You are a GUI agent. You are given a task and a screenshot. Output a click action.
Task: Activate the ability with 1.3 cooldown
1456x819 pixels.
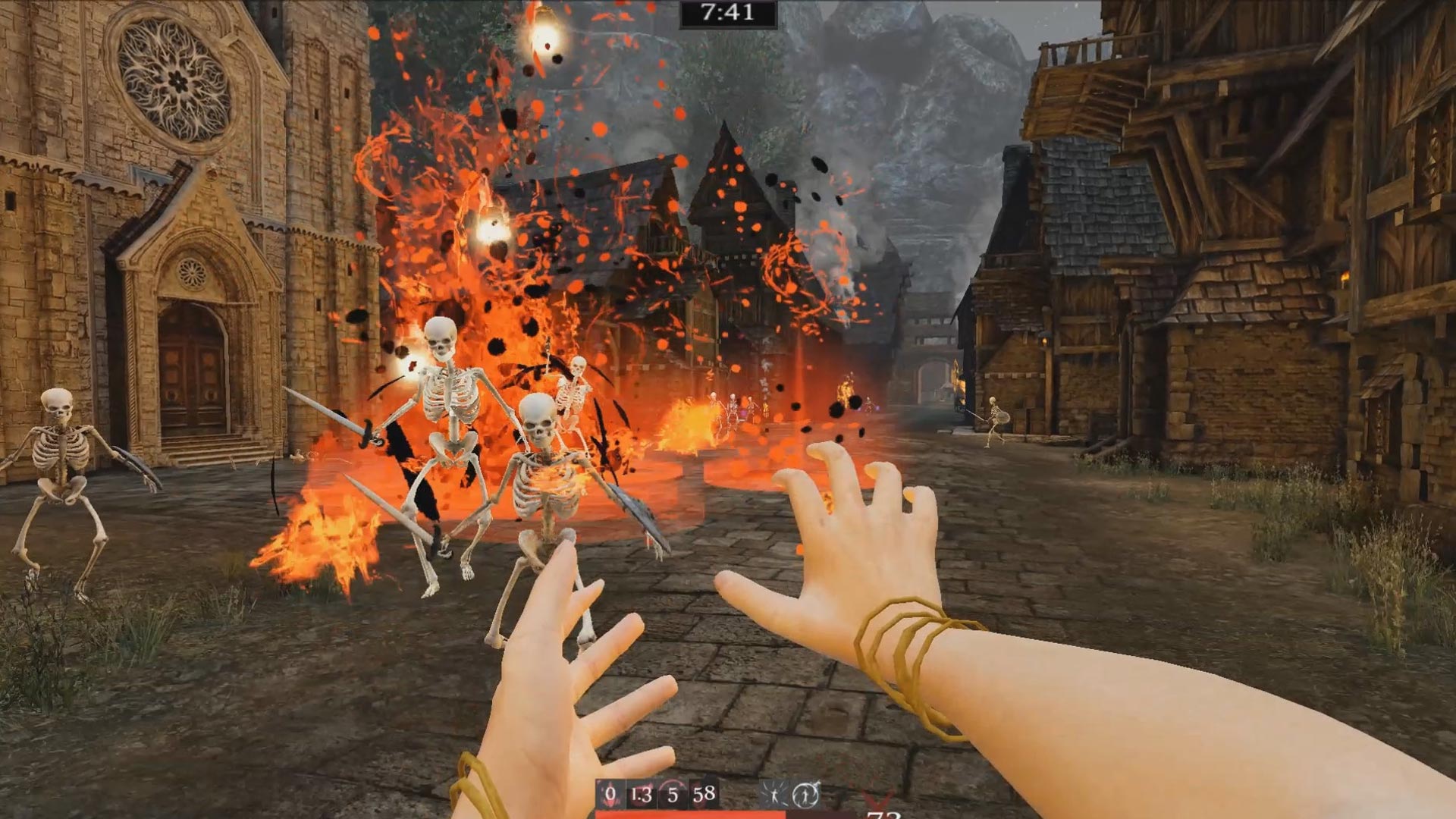[x=642, y=794]
